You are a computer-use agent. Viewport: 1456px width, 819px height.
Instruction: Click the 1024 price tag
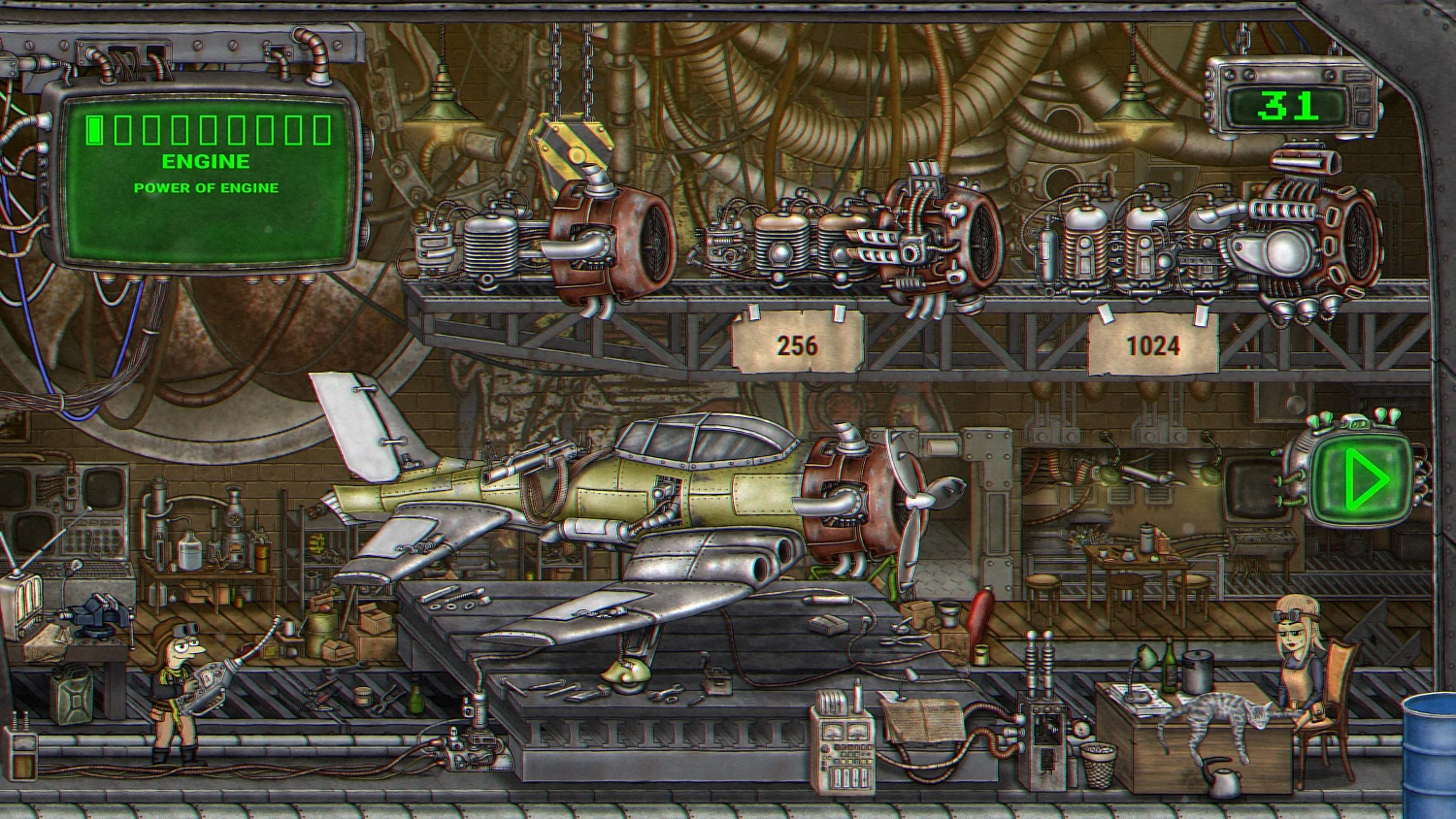tap(1155, 345)
